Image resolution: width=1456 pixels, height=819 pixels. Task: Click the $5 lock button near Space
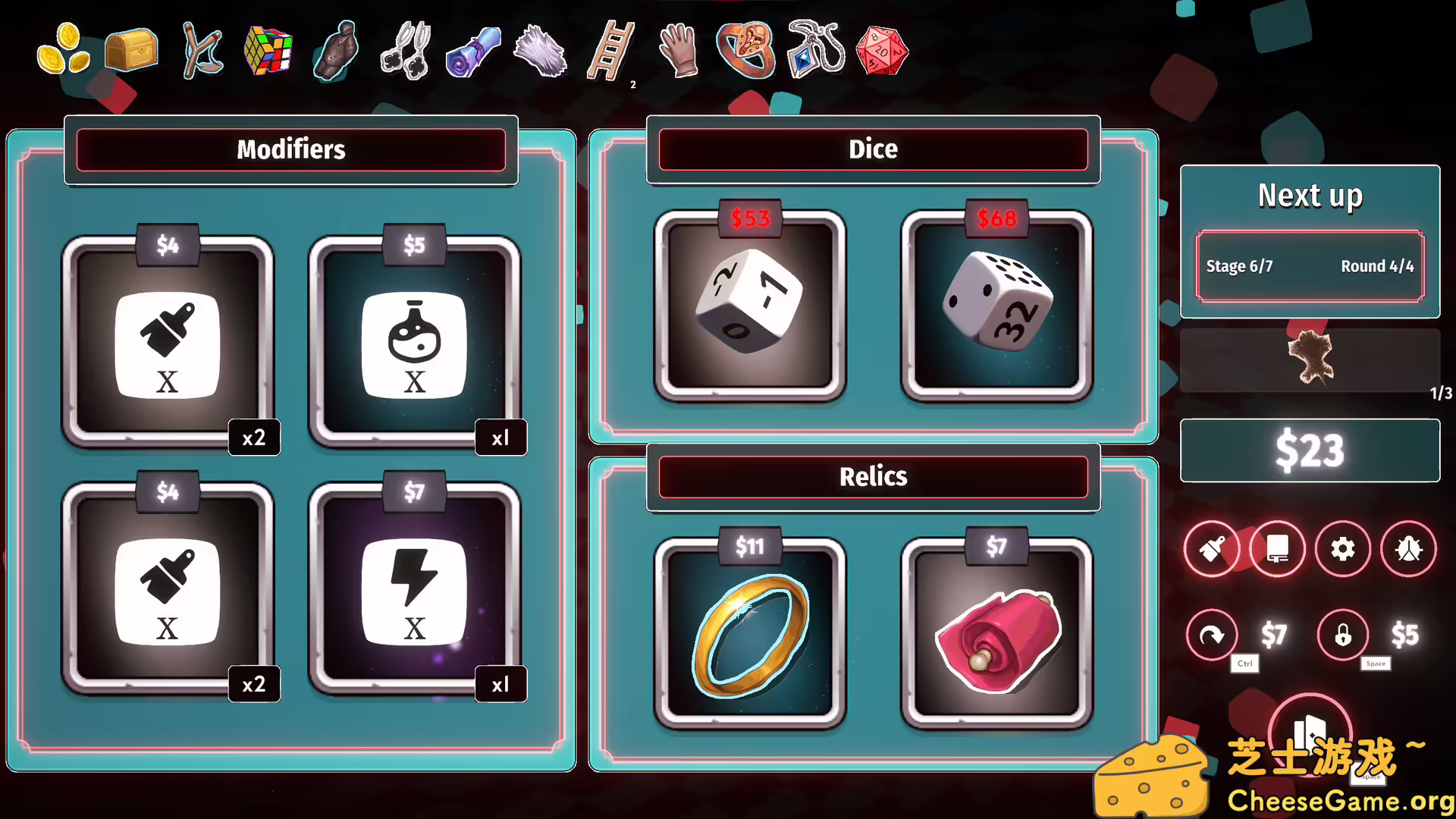(1342, 635)
